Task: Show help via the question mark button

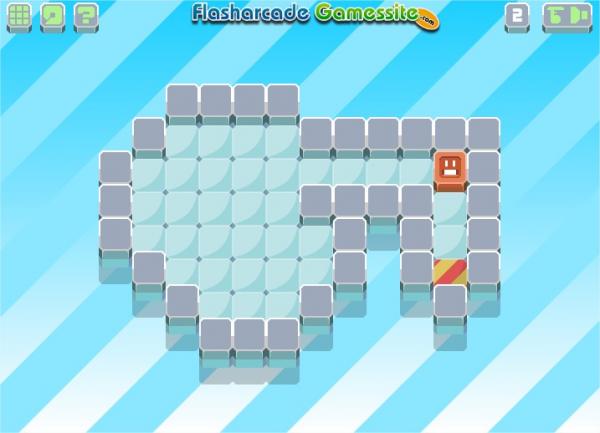Action: pos(86,16)
